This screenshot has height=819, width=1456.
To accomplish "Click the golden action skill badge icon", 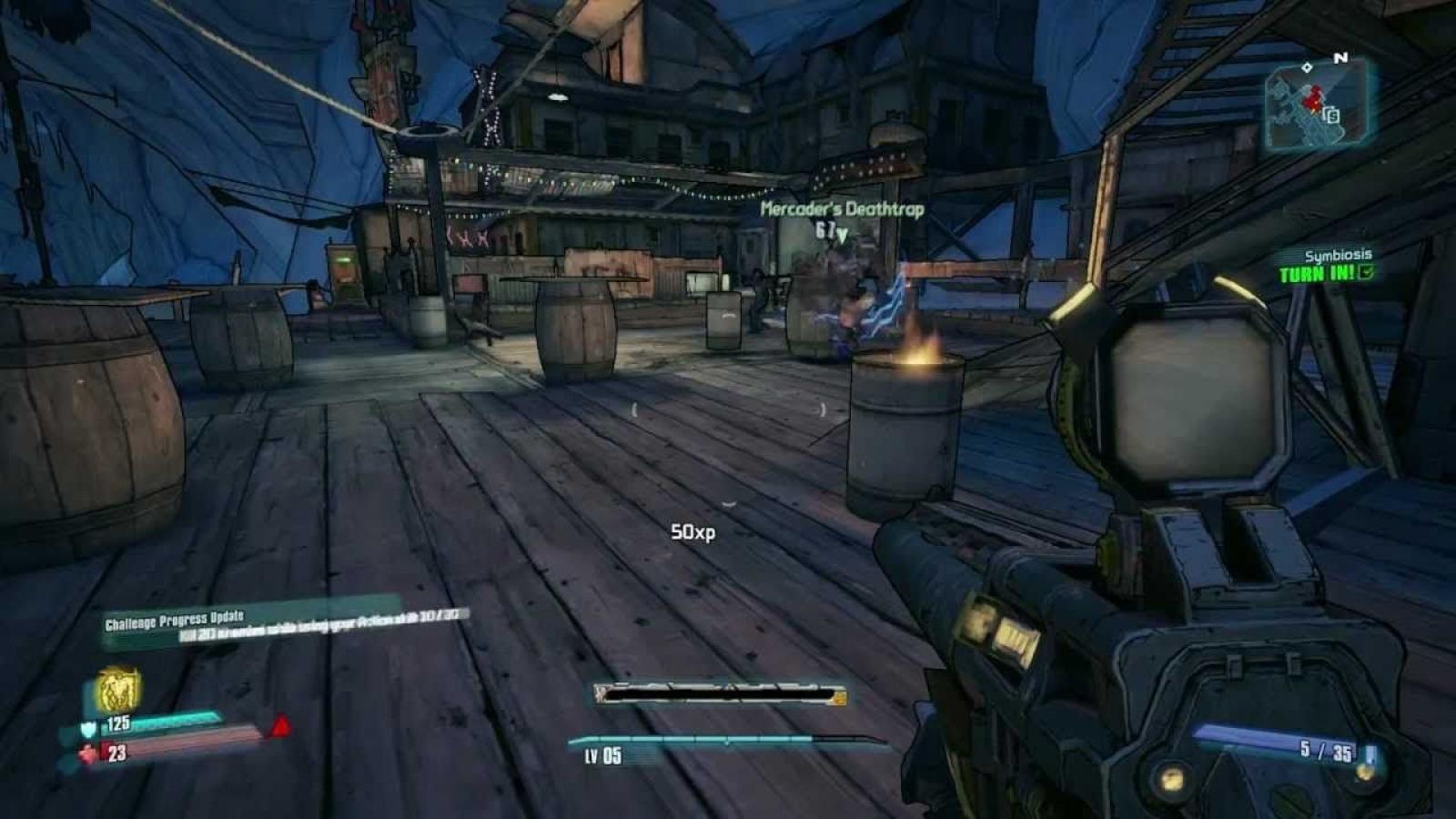I will (118, 688).
